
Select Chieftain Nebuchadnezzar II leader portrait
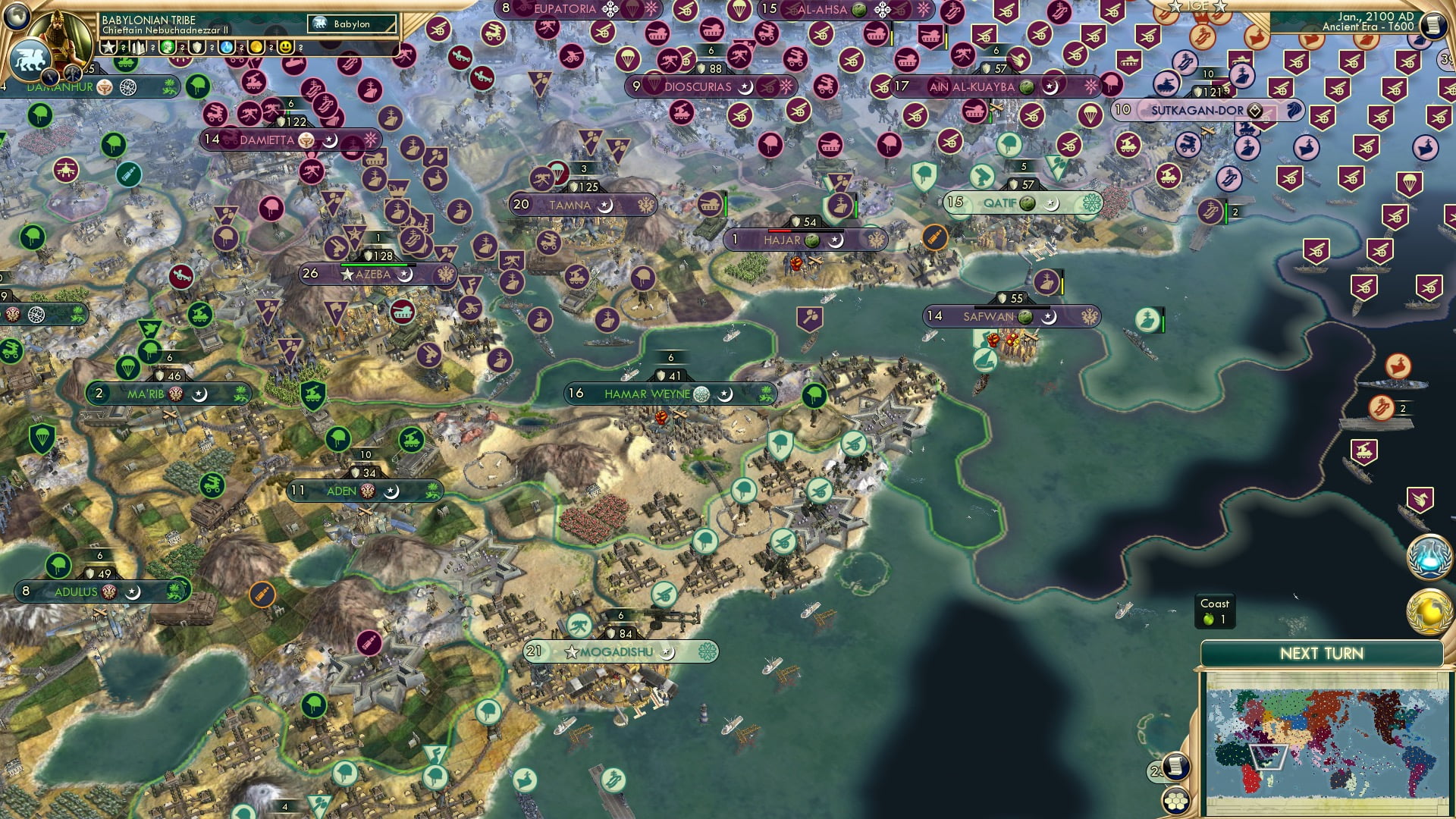pyautogui.click(x=59, y=39)
